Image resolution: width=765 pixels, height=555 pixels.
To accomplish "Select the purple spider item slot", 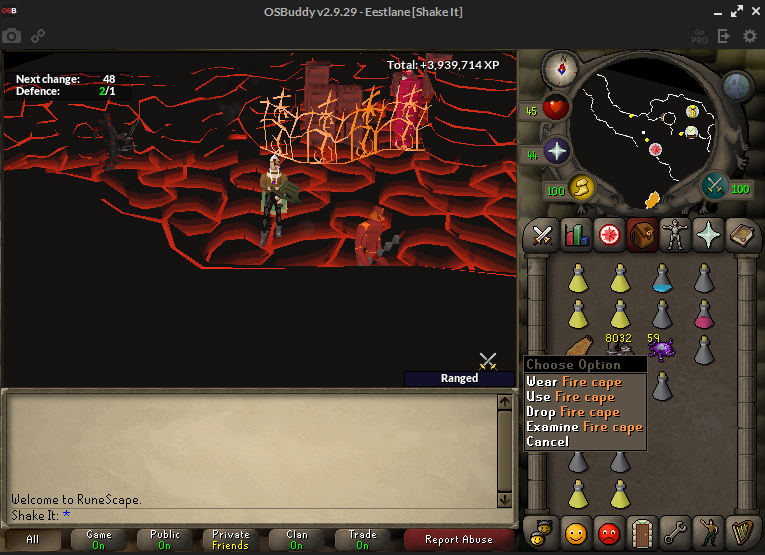I will [661, 349].
